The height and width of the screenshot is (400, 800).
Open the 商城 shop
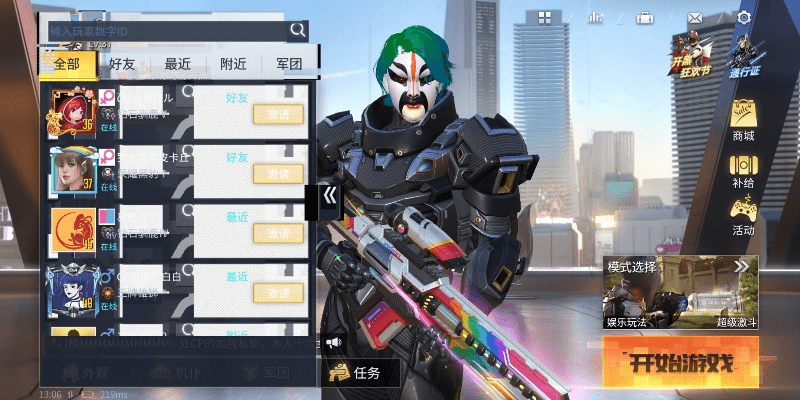point(743,121)
